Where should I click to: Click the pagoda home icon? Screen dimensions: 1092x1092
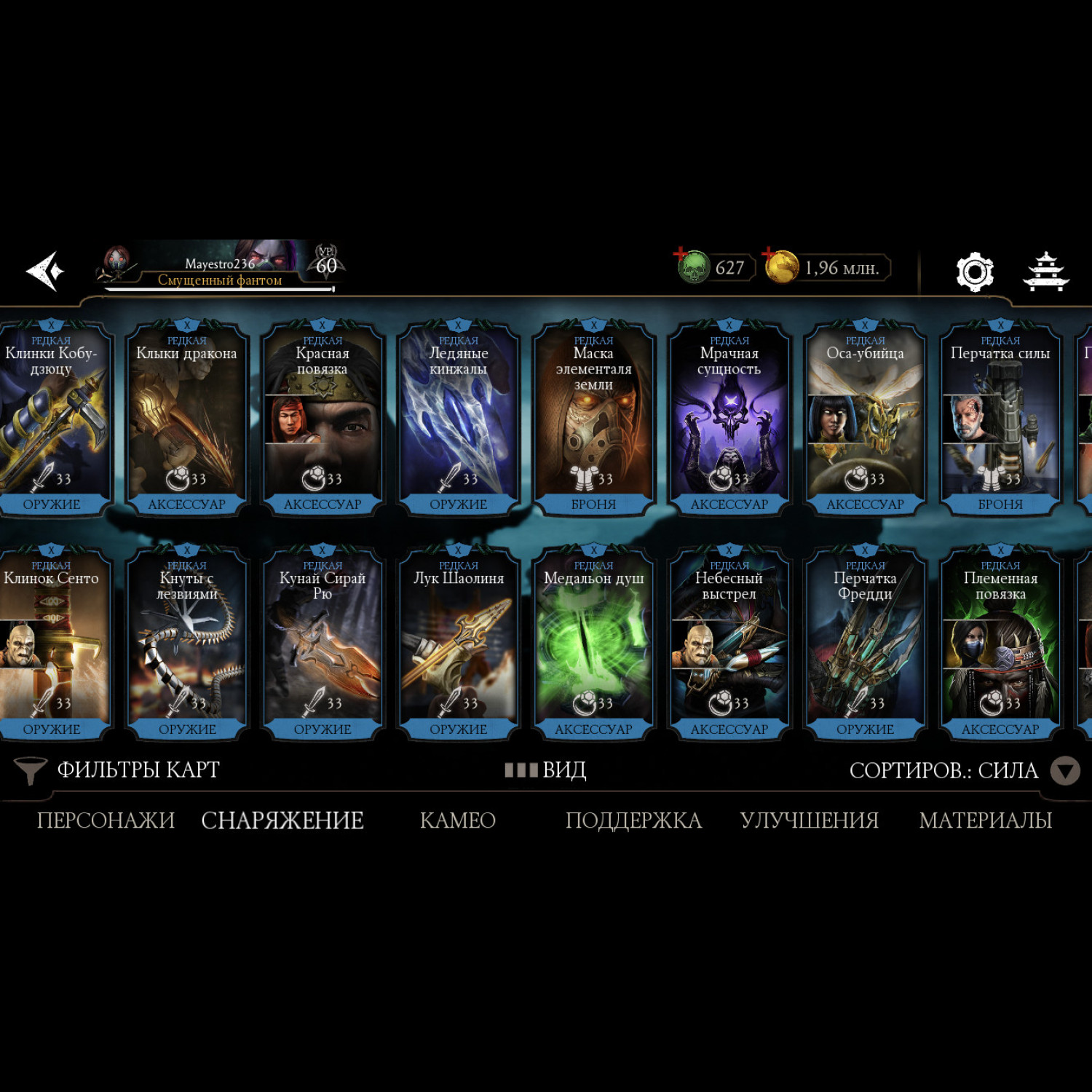(x=1045, y=272)
